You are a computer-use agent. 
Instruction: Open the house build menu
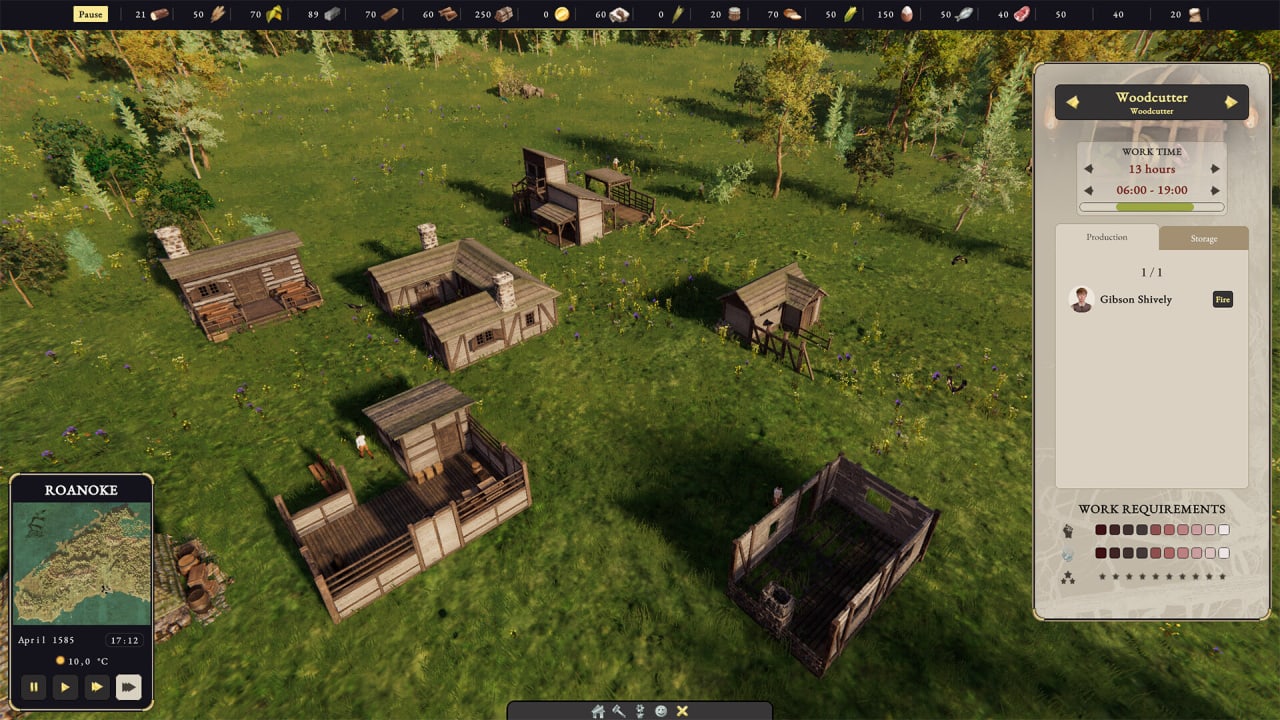pyautogui.click(x=598, y=711)
